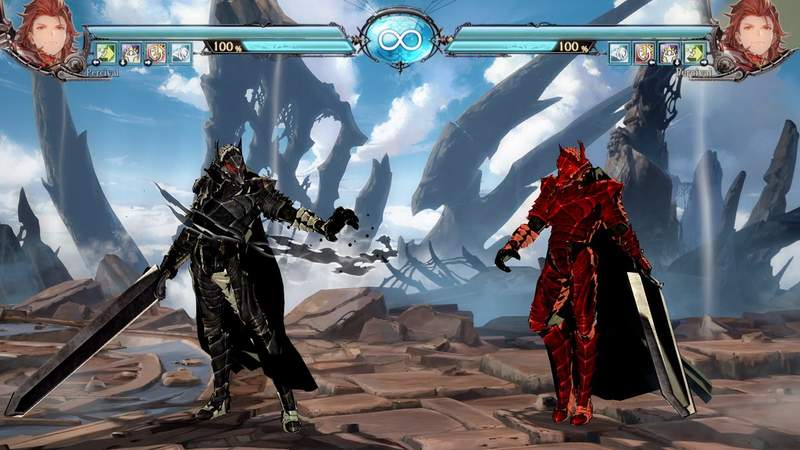Click player two's pale white skill icon
The image size is (800, 450).
620,53
